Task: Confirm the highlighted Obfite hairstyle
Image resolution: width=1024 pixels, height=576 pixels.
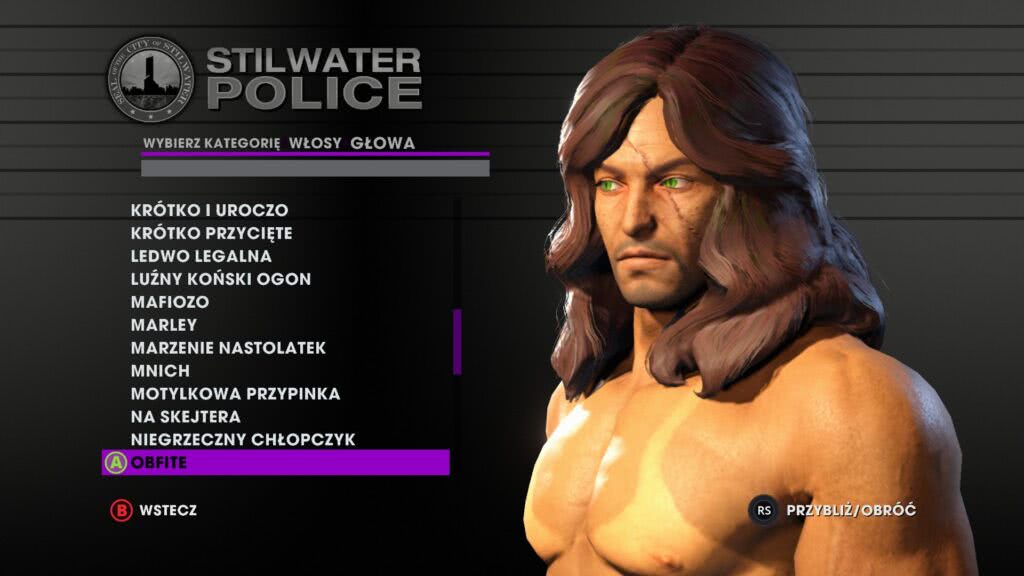Action: [275, 463]
